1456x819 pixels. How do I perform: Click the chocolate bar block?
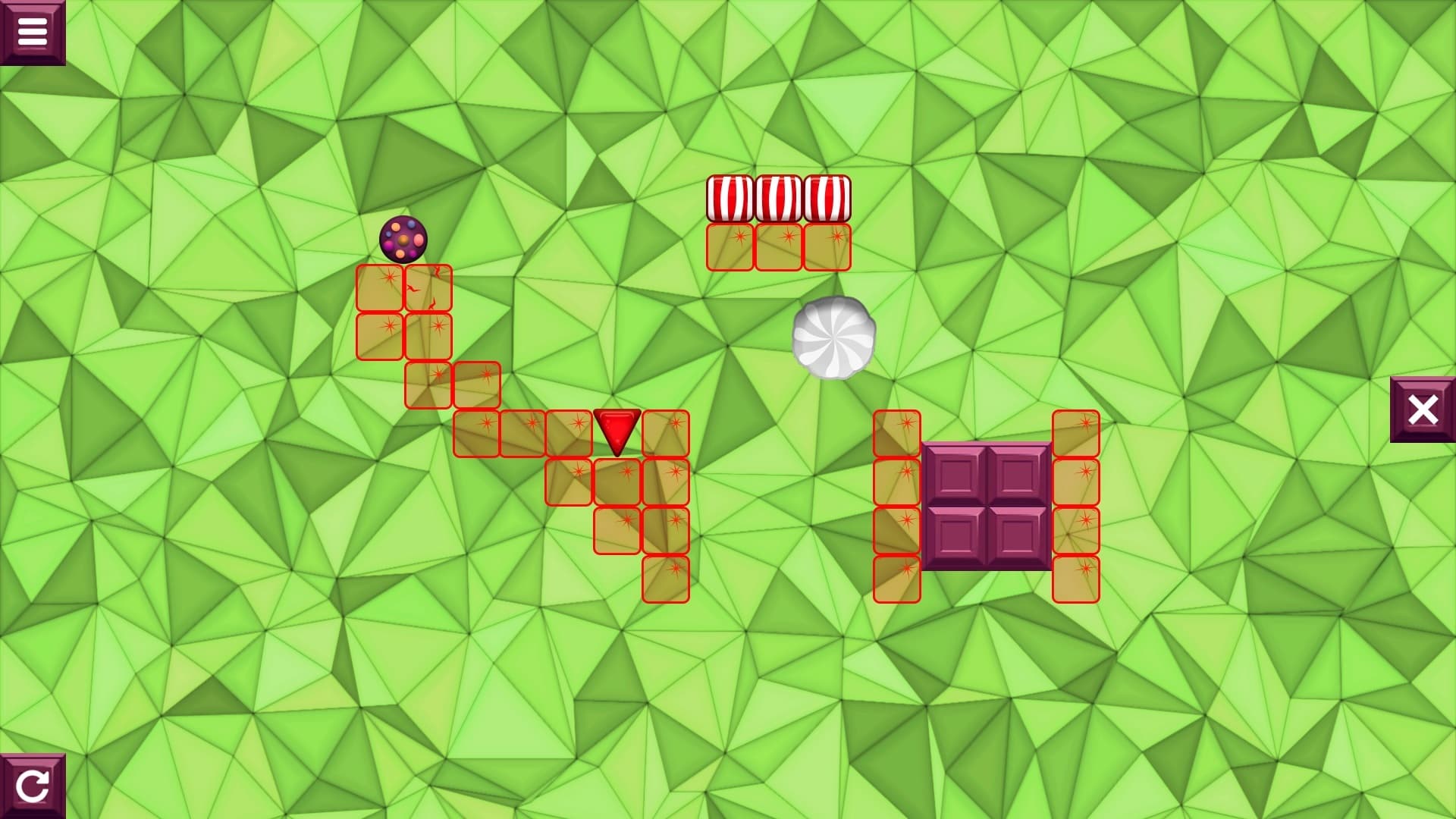[x=986, y=504]
